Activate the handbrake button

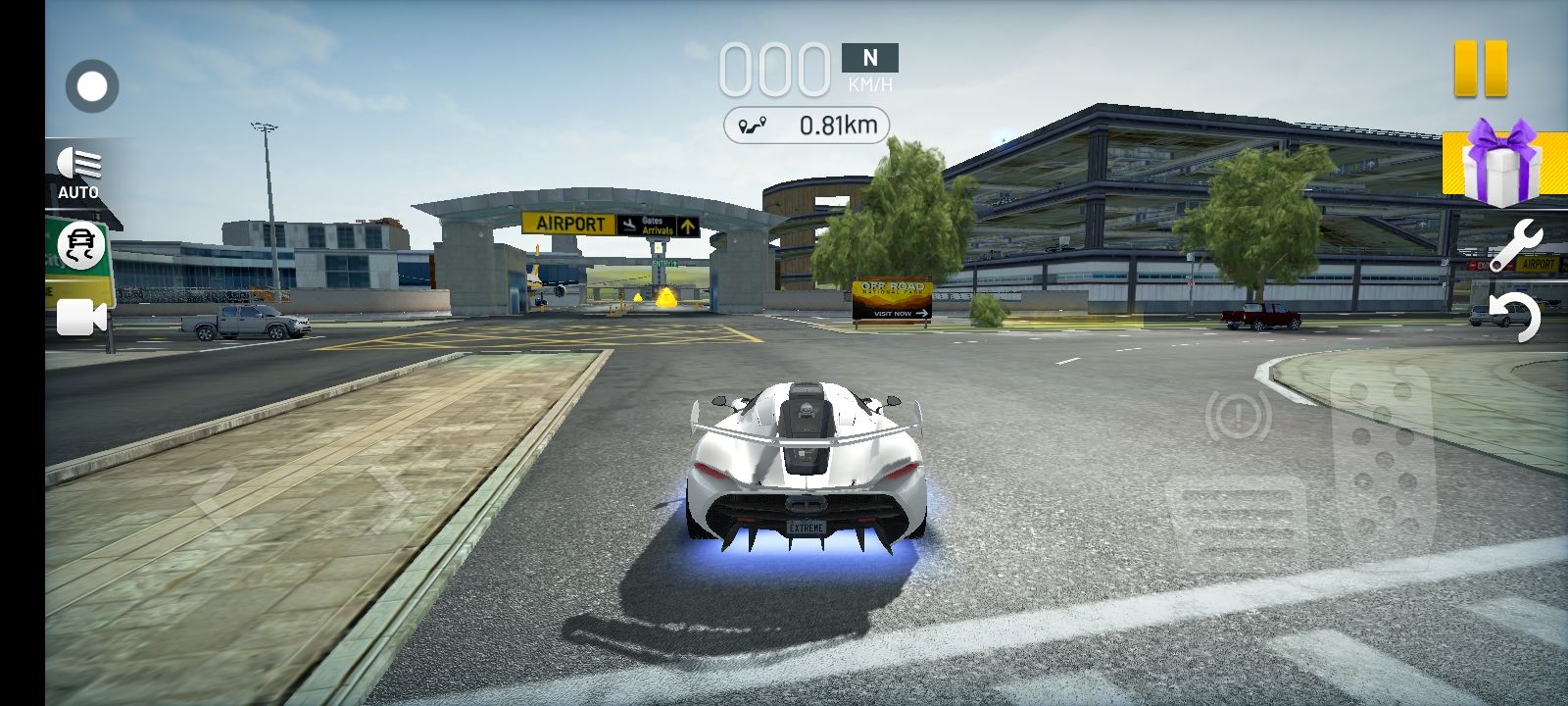tap(1238, 416)
